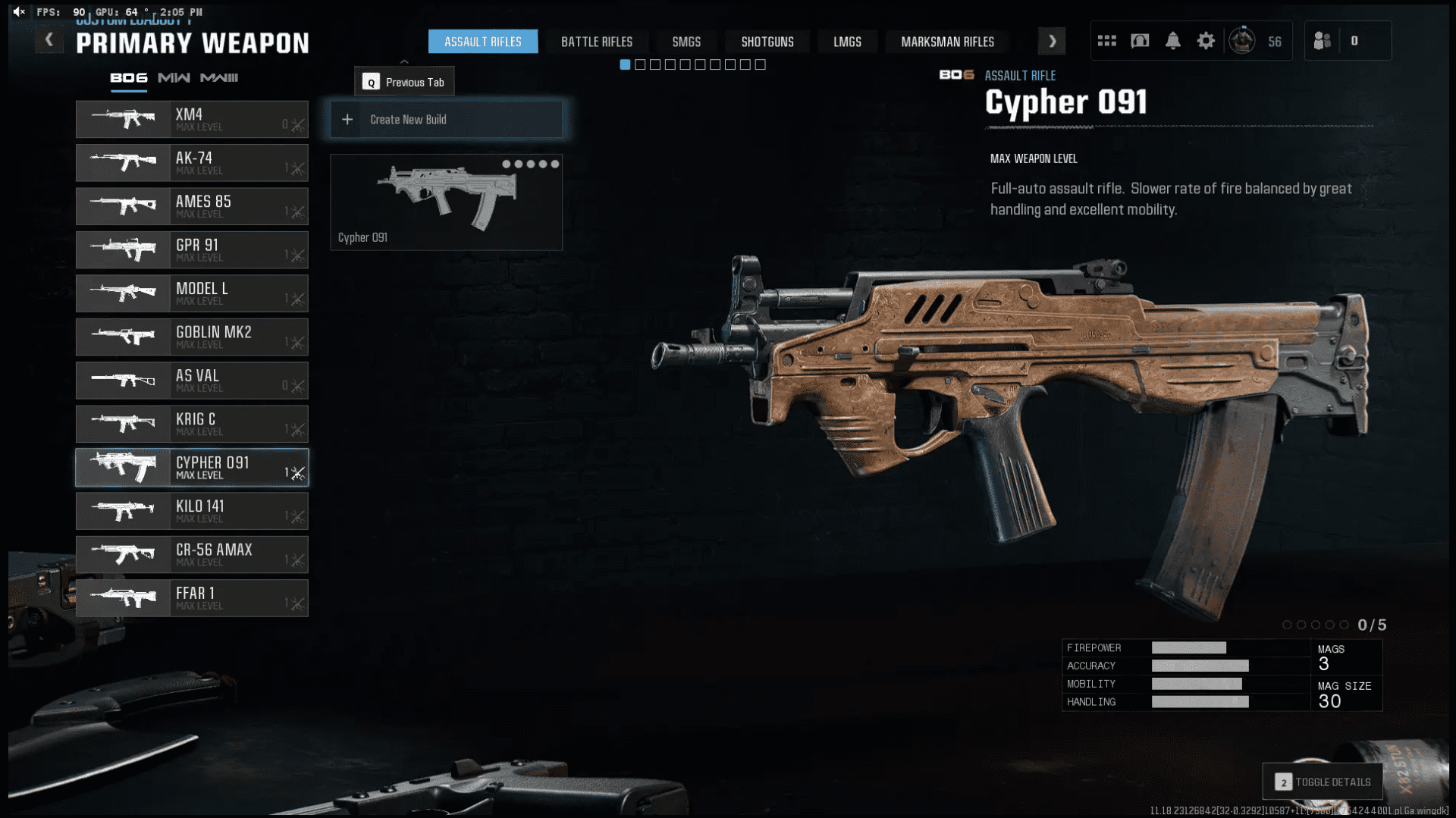The height and width of the screenshot is (818, 1456).
Task: Switch to the Battle Rifles tab
Action: click(x=596, y=42)
